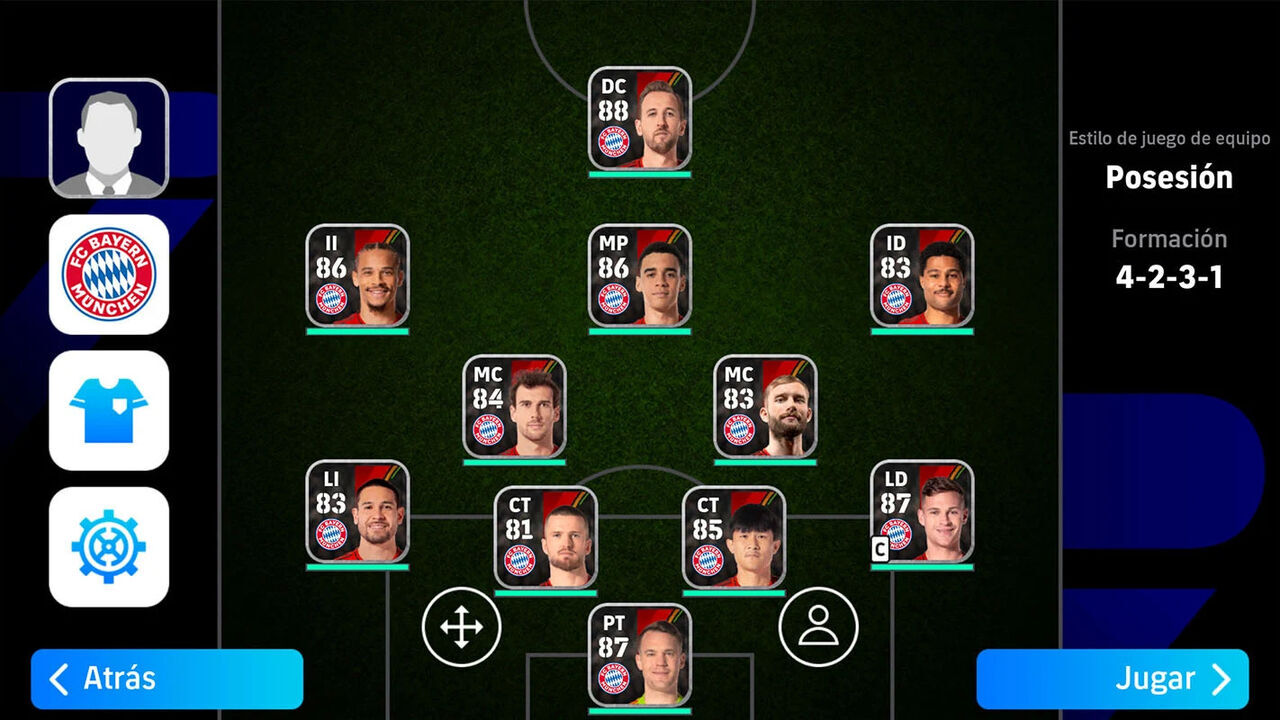Click the player movement arrows icon
The height and width of the screenshot is (720, 1280).
[x=461, y=625]
